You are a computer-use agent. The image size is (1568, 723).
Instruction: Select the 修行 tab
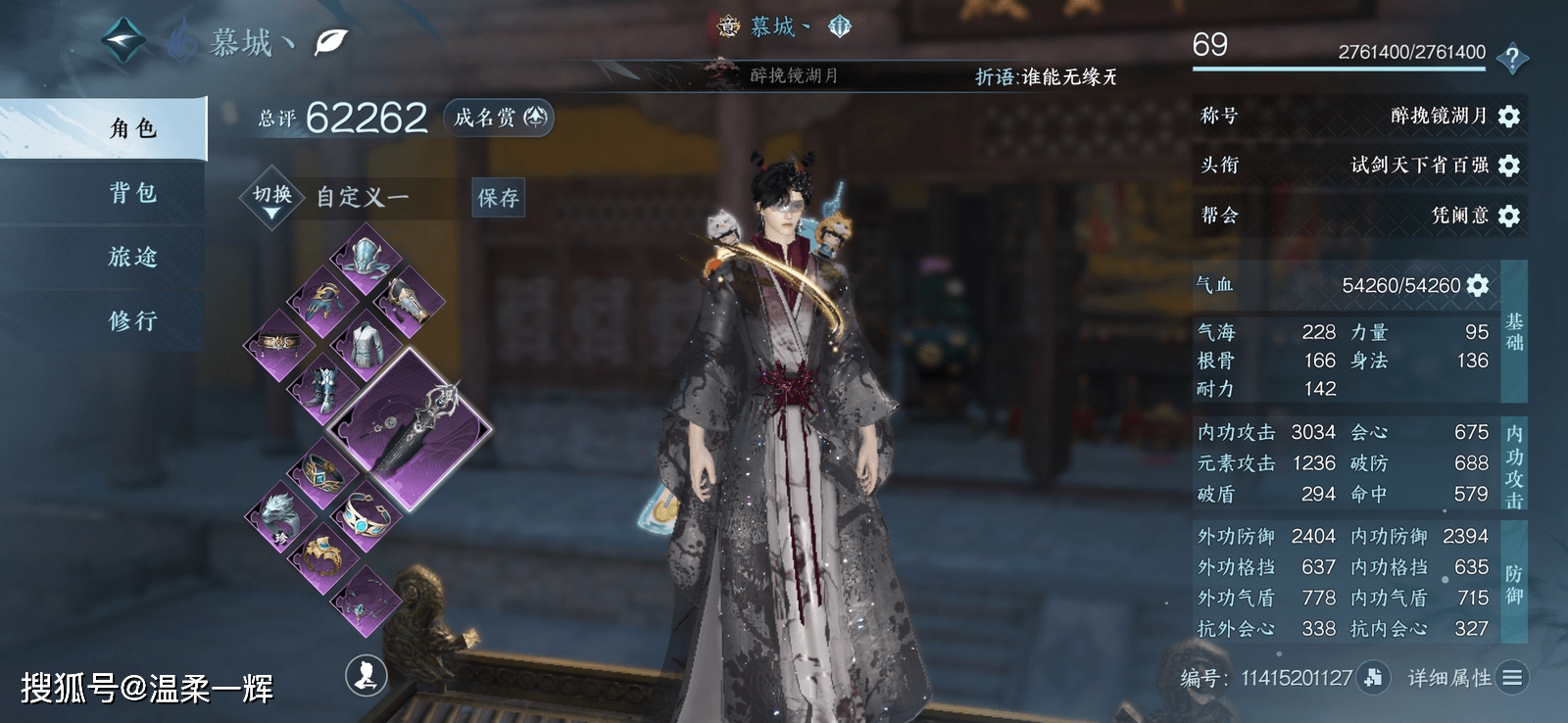tap(132, 320)
